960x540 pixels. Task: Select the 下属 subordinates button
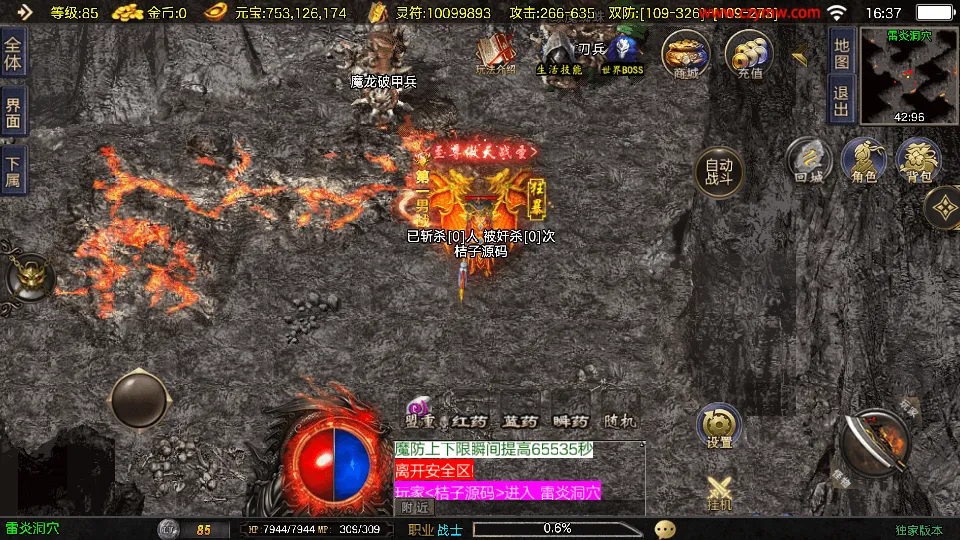(x=13, y=171)
